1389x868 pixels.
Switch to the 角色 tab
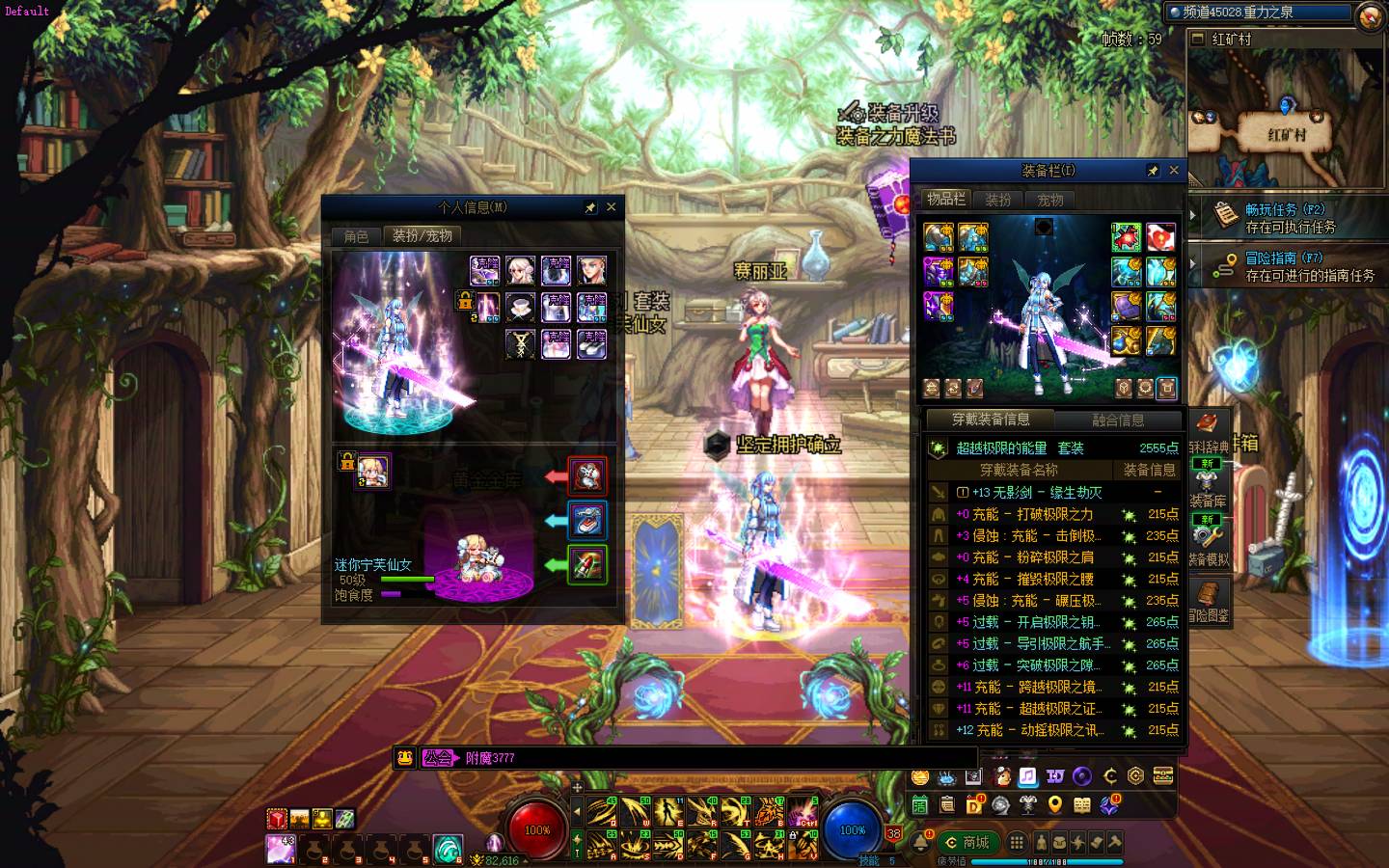357,236
